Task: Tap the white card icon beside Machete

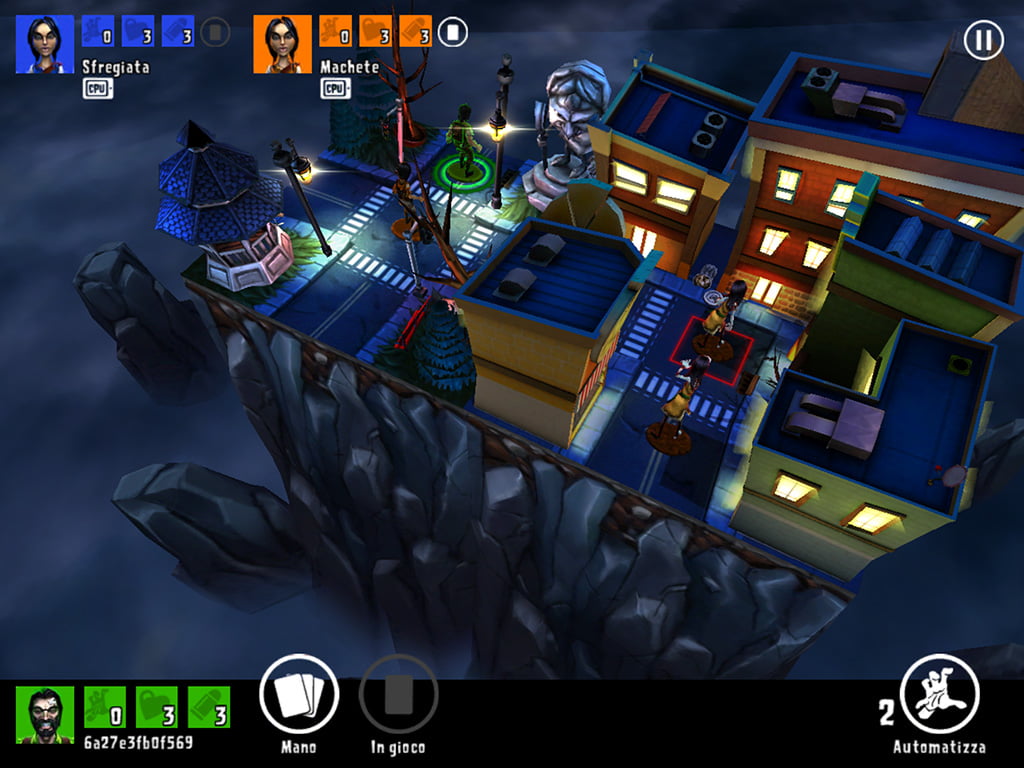Action: [x=453, y=33]
